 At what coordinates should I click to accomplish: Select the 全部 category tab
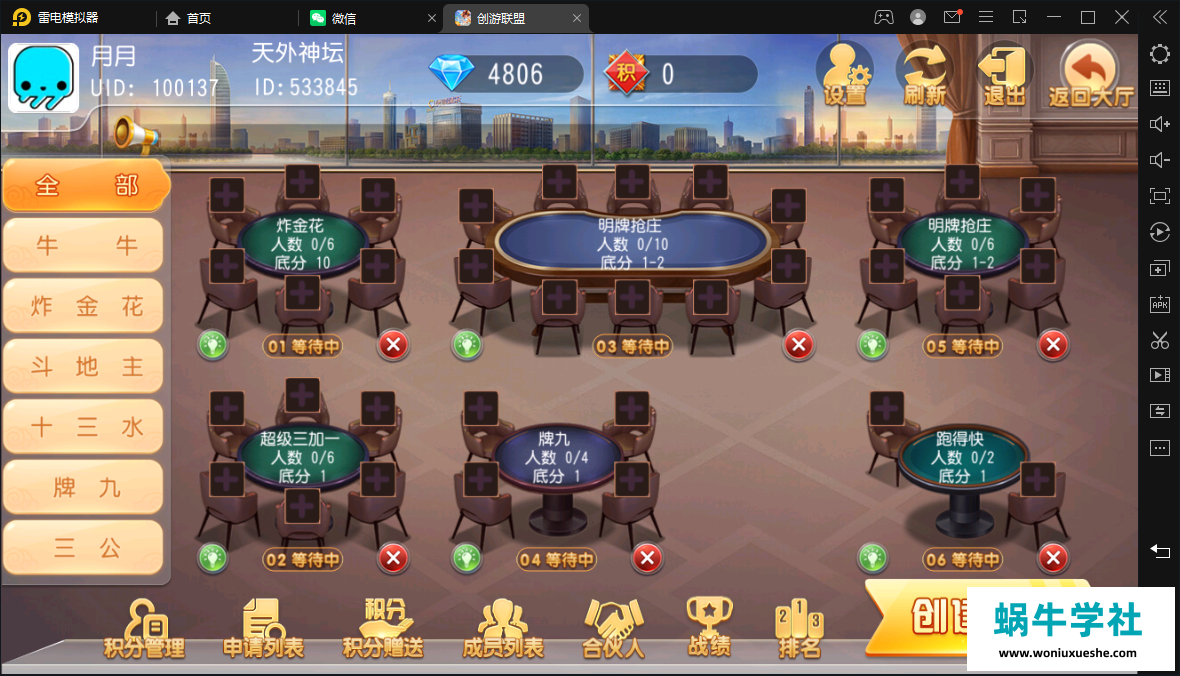tap(85, 186)
